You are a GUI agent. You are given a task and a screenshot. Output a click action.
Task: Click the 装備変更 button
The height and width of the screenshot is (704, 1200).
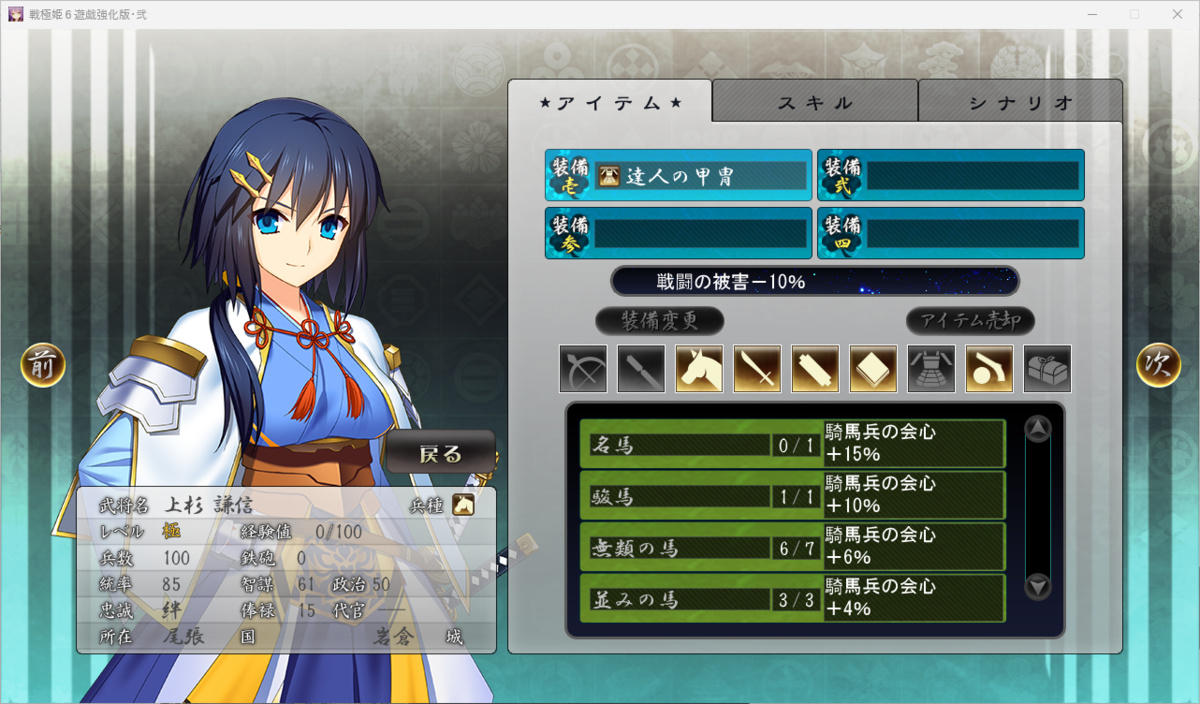point(659,321)
